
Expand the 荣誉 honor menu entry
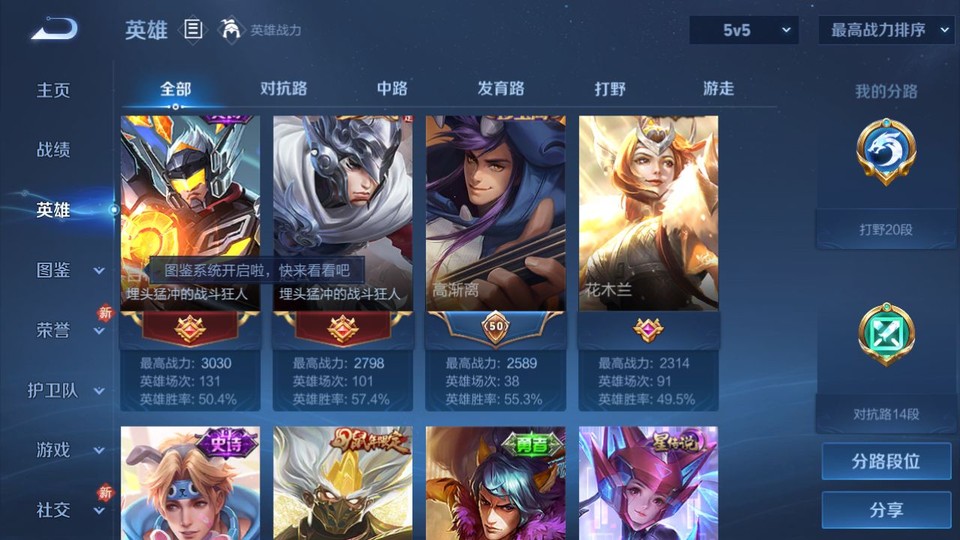[x=68, y=330]
